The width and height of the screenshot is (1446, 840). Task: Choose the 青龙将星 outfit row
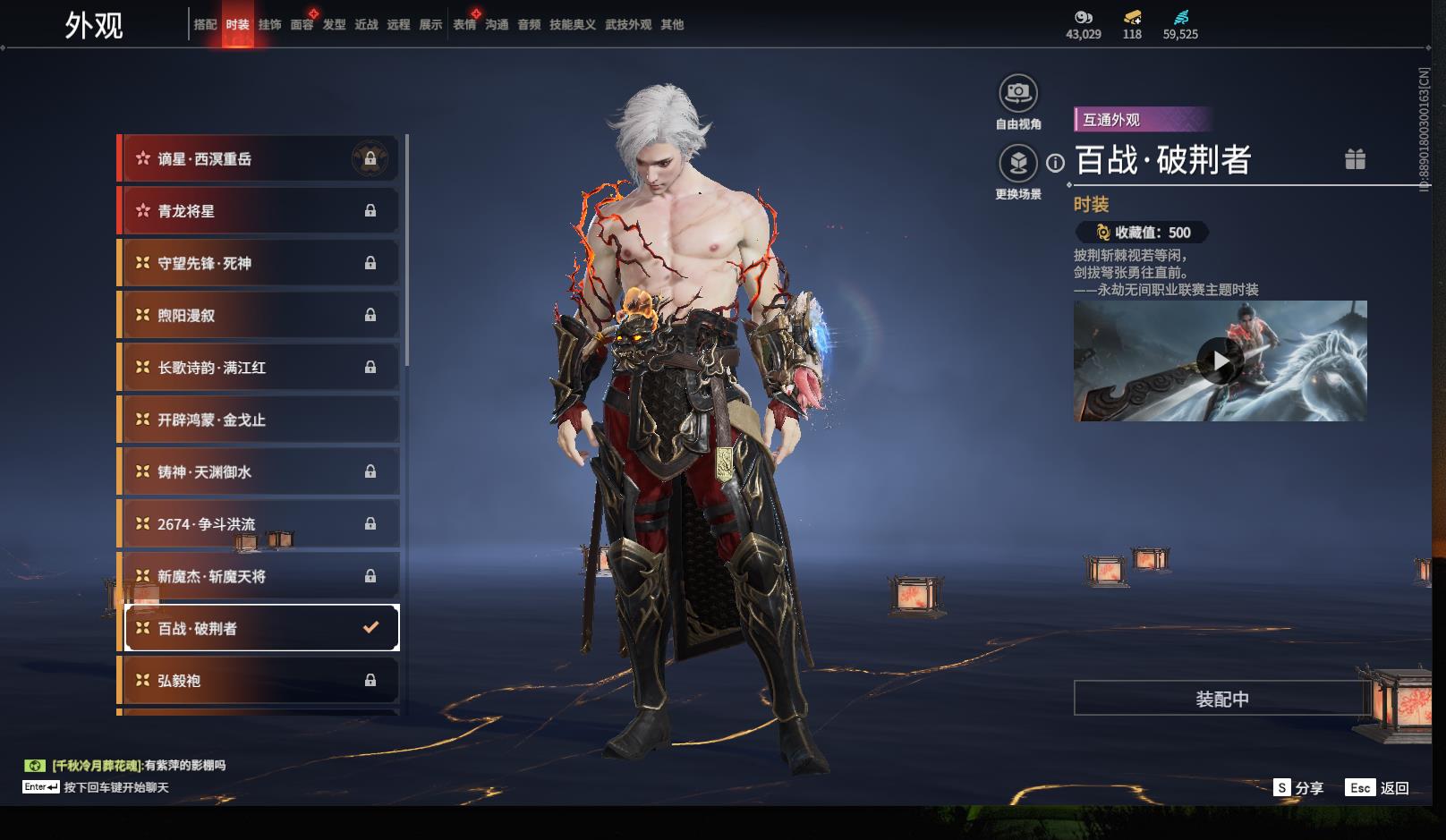[259, 211]
